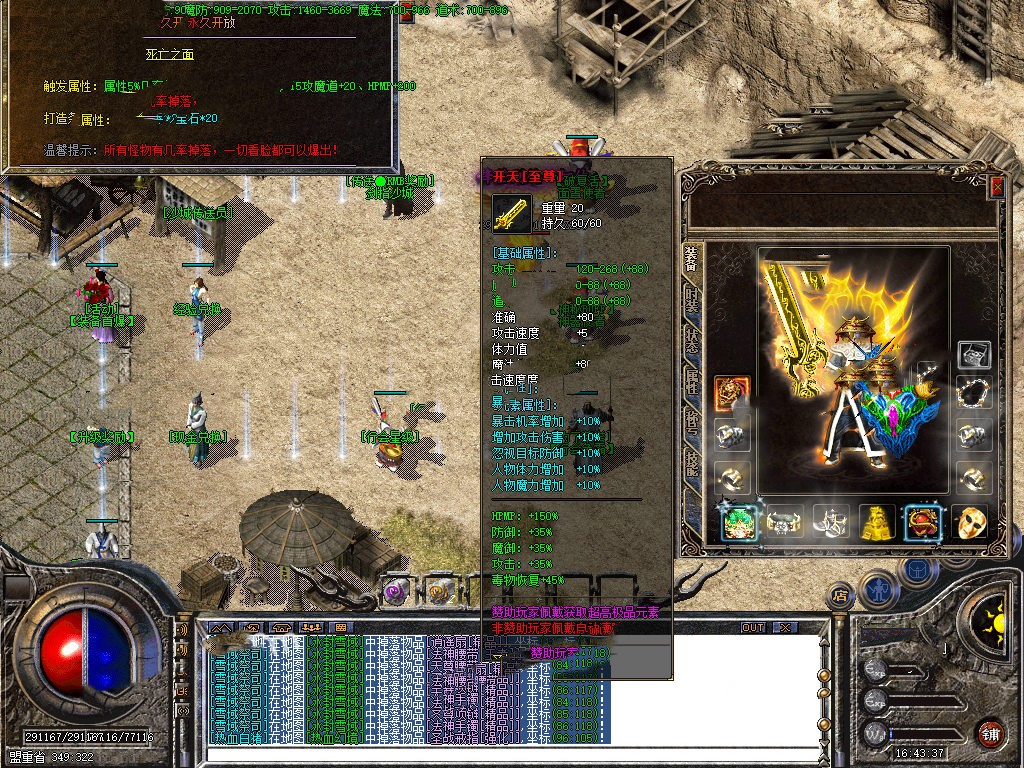Image resolution: width=1024 pixels, height=768 pixels.
Task: Close the character equipment window
Action: pyautogui.click(x=996, y=186)
